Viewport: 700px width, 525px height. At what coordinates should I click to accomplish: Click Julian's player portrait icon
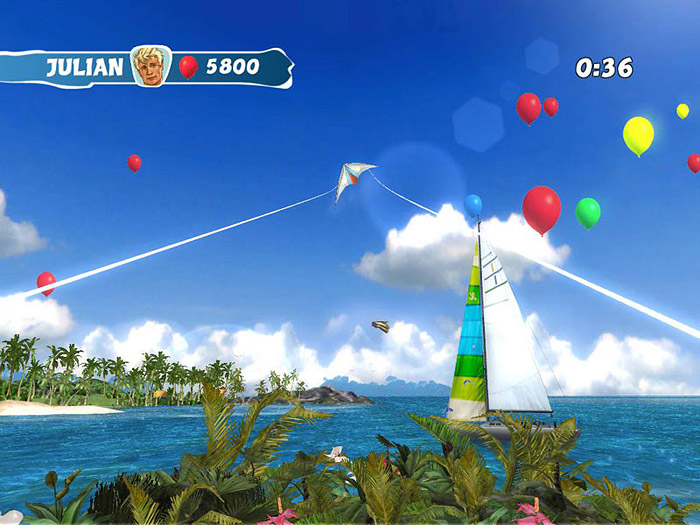tap(151, 66)
